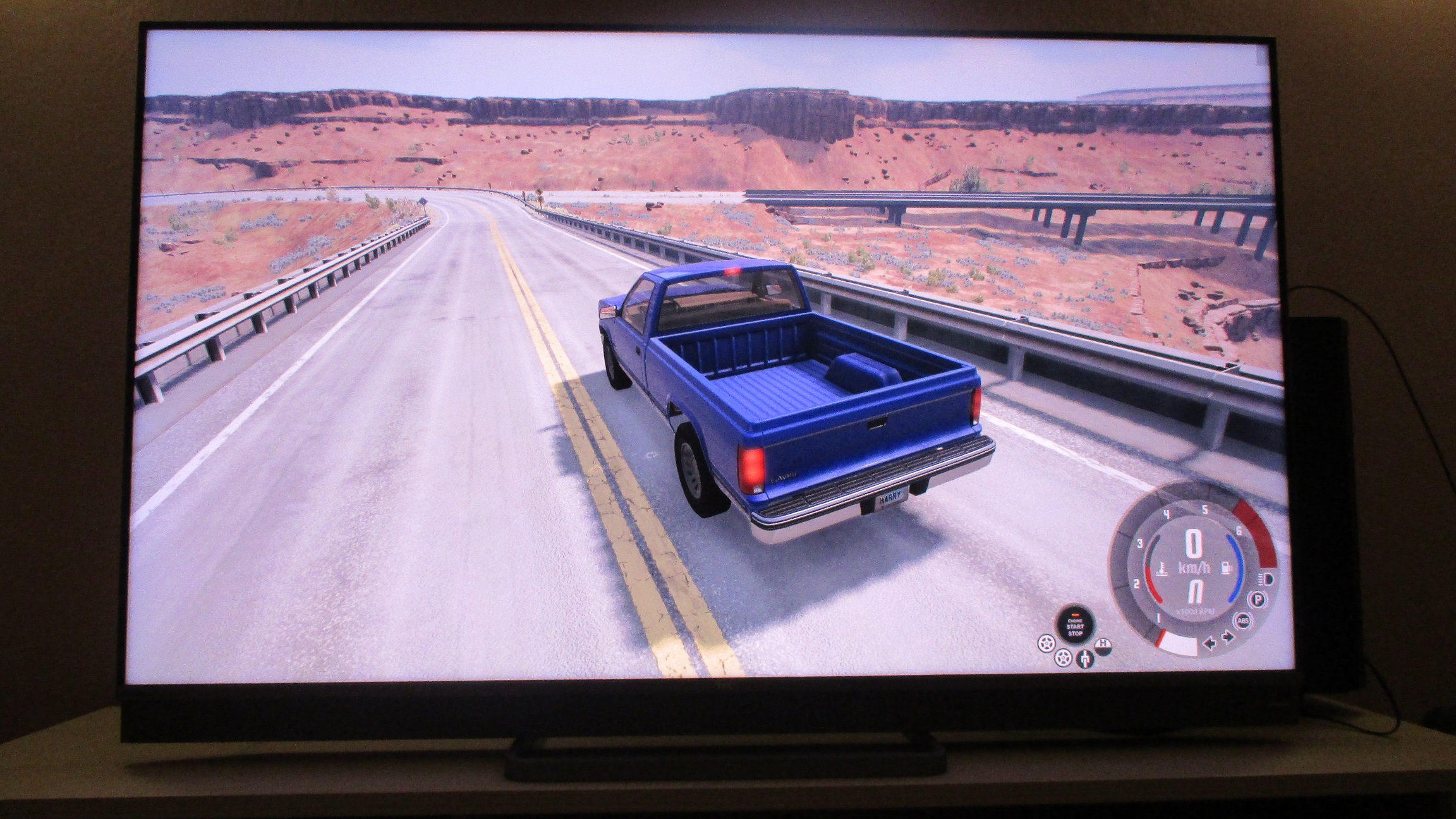Screen dimensions: 1456x819
Task: Click the right turn signal arrow
Action: point(1228,637)
